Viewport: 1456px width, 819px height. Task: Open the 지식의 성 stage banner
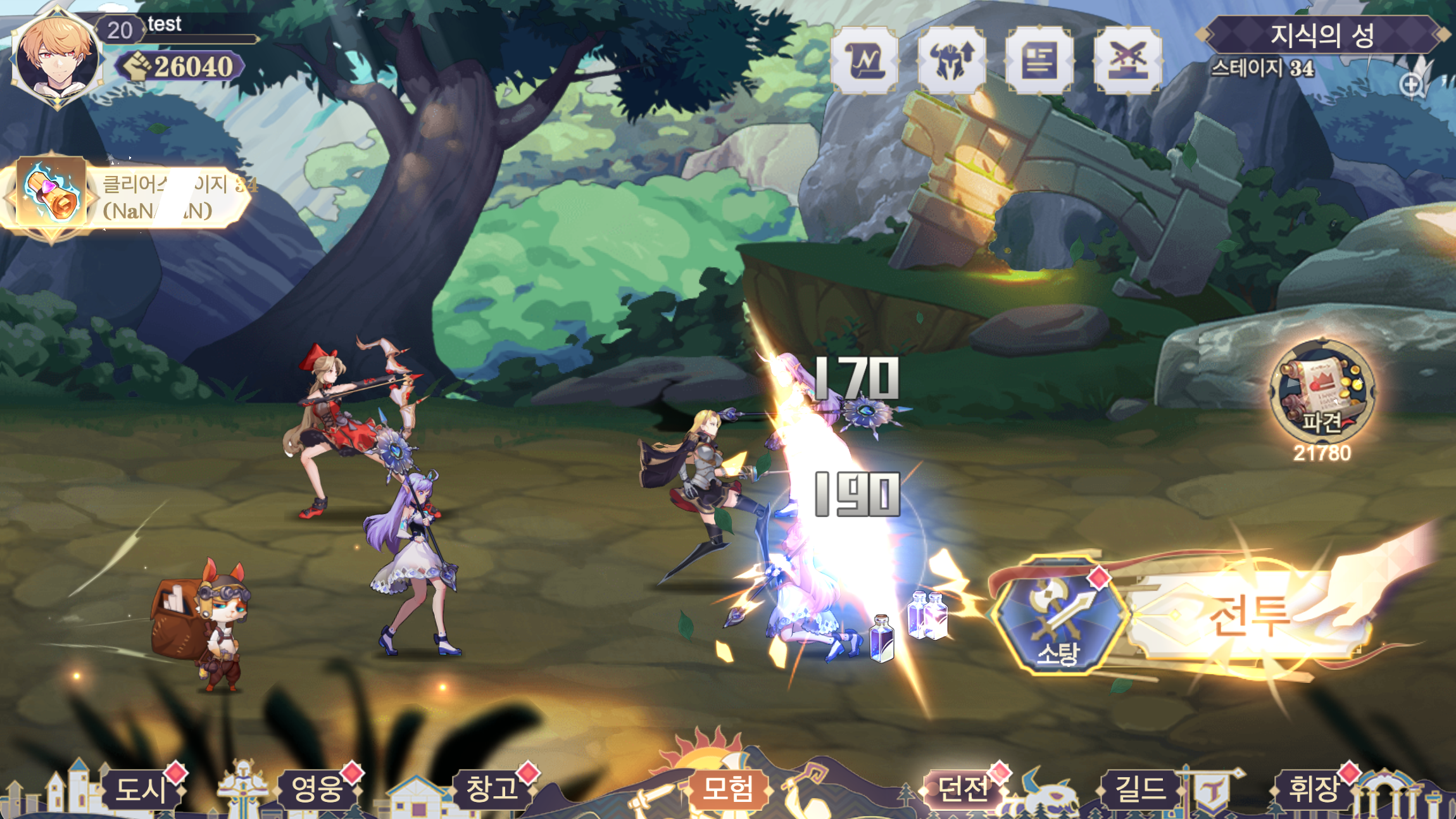[1322, 34]
